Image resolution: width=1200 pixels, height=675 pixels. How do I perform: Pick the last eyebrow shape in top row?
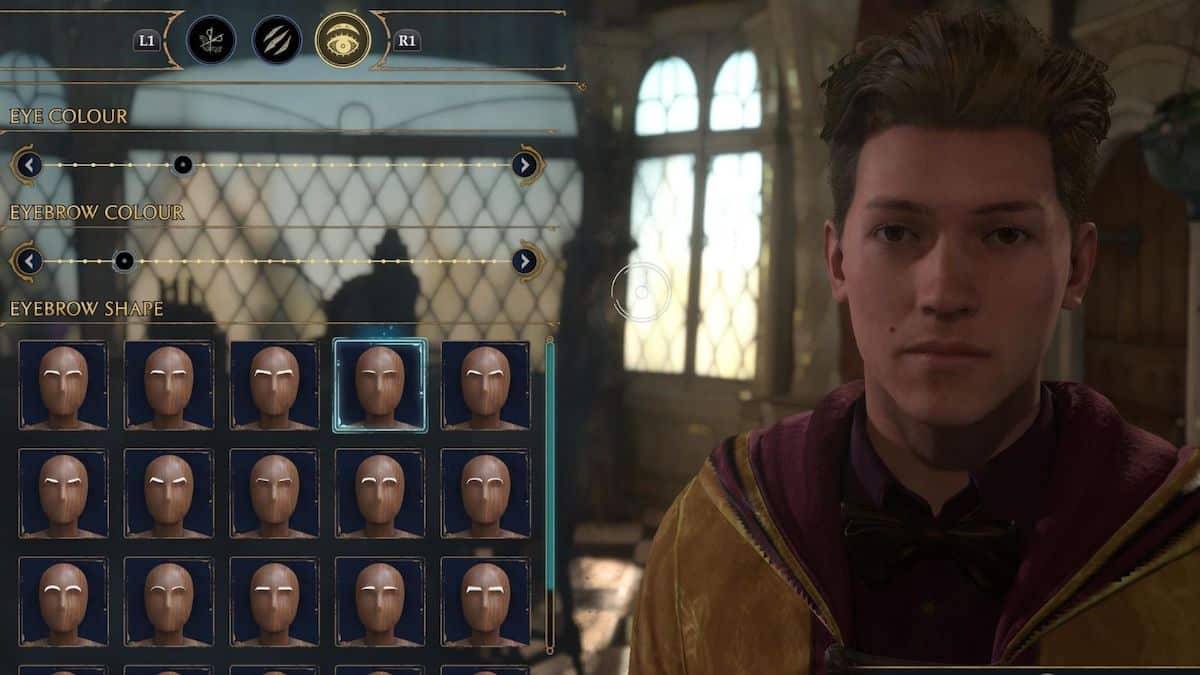click(x=485, y=385)
